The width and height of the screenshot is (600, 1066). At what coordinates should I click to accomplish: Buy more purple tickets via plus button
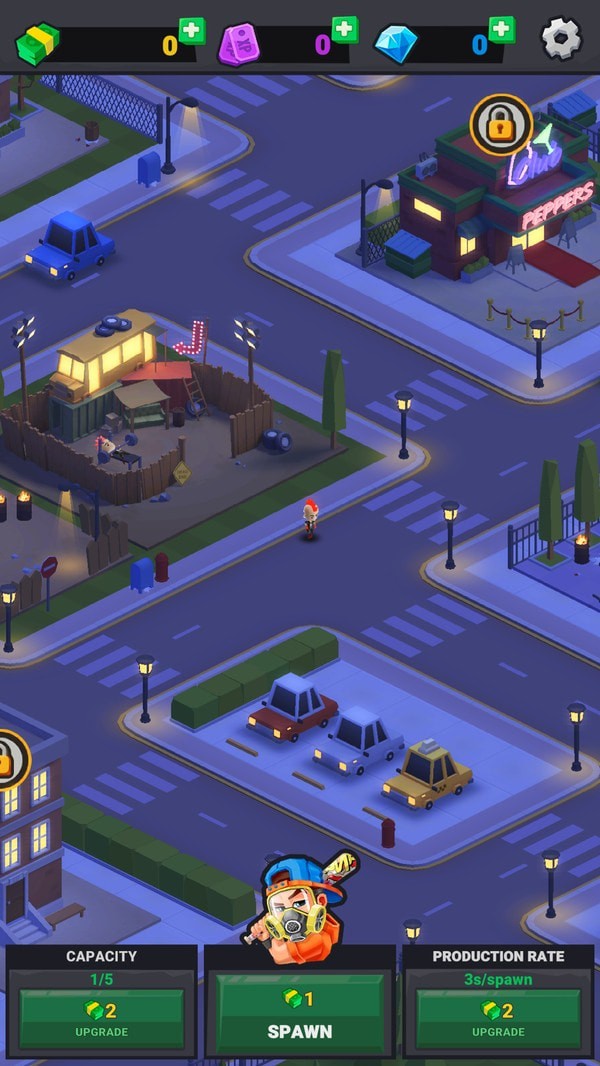click(344, 30)
